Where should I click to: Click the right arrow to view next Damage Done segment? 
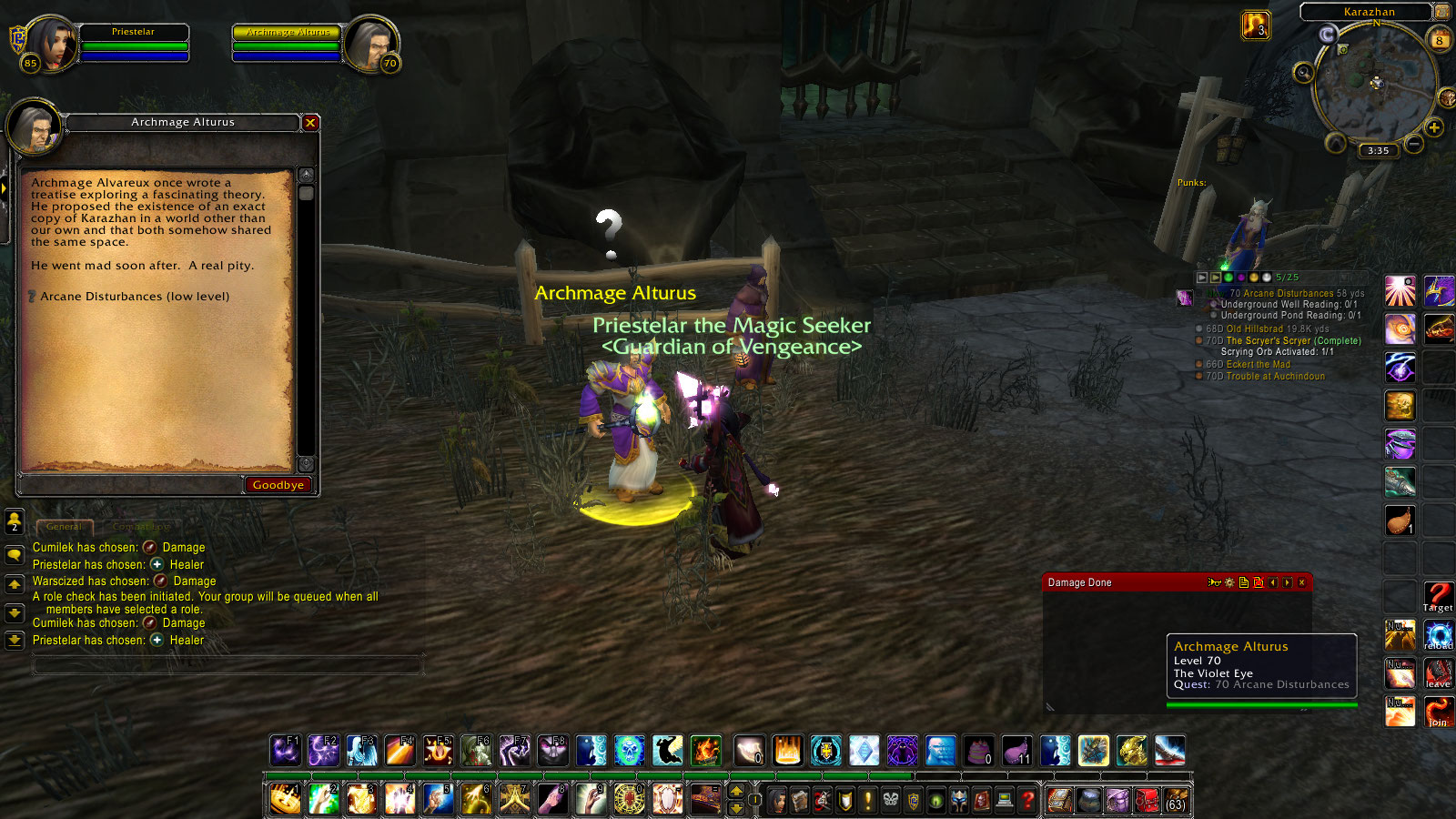point(1287,582)
